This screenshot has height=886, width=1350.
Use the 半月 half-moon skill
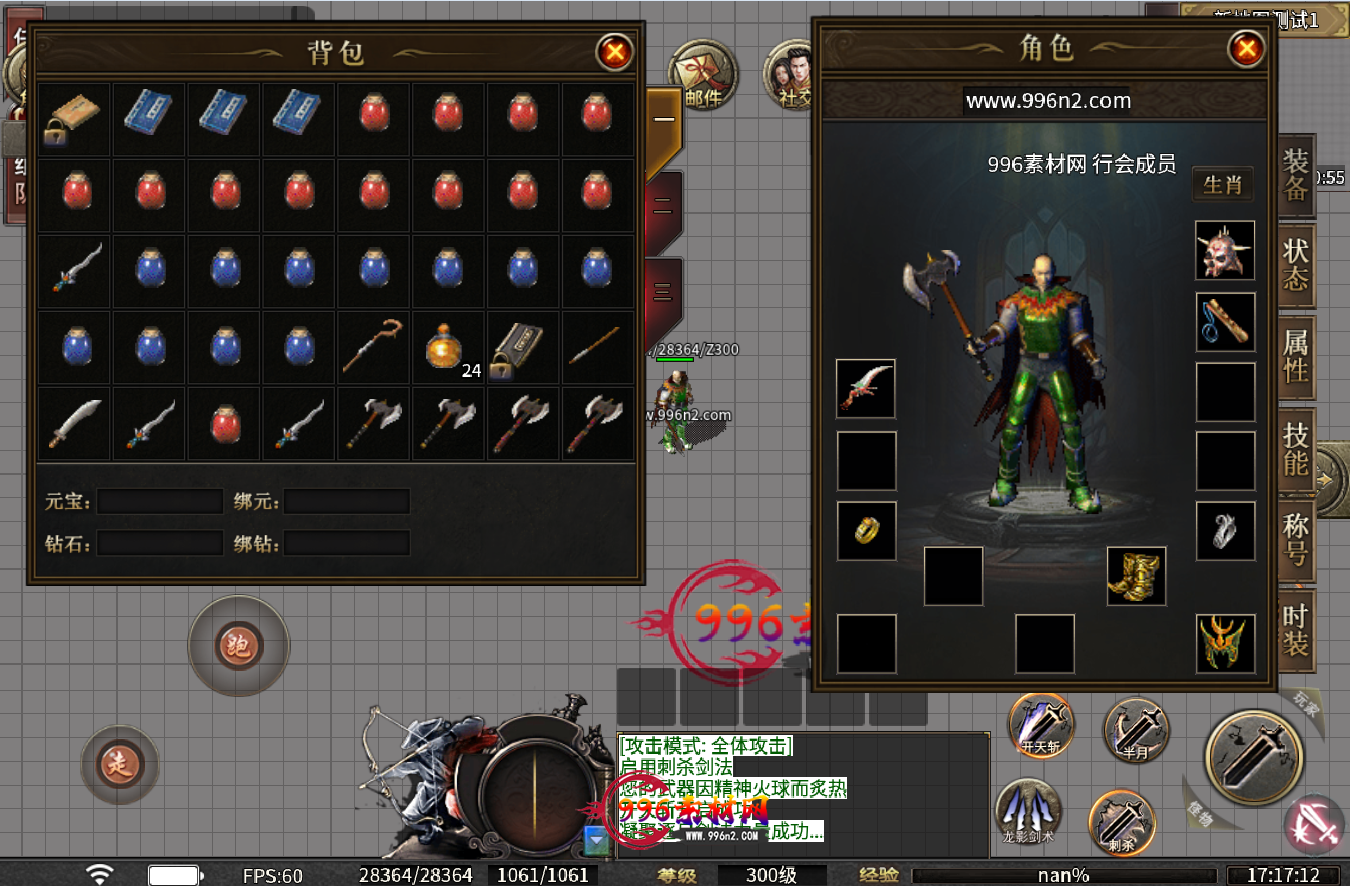pyautogui.click(x=1136, y=732)
